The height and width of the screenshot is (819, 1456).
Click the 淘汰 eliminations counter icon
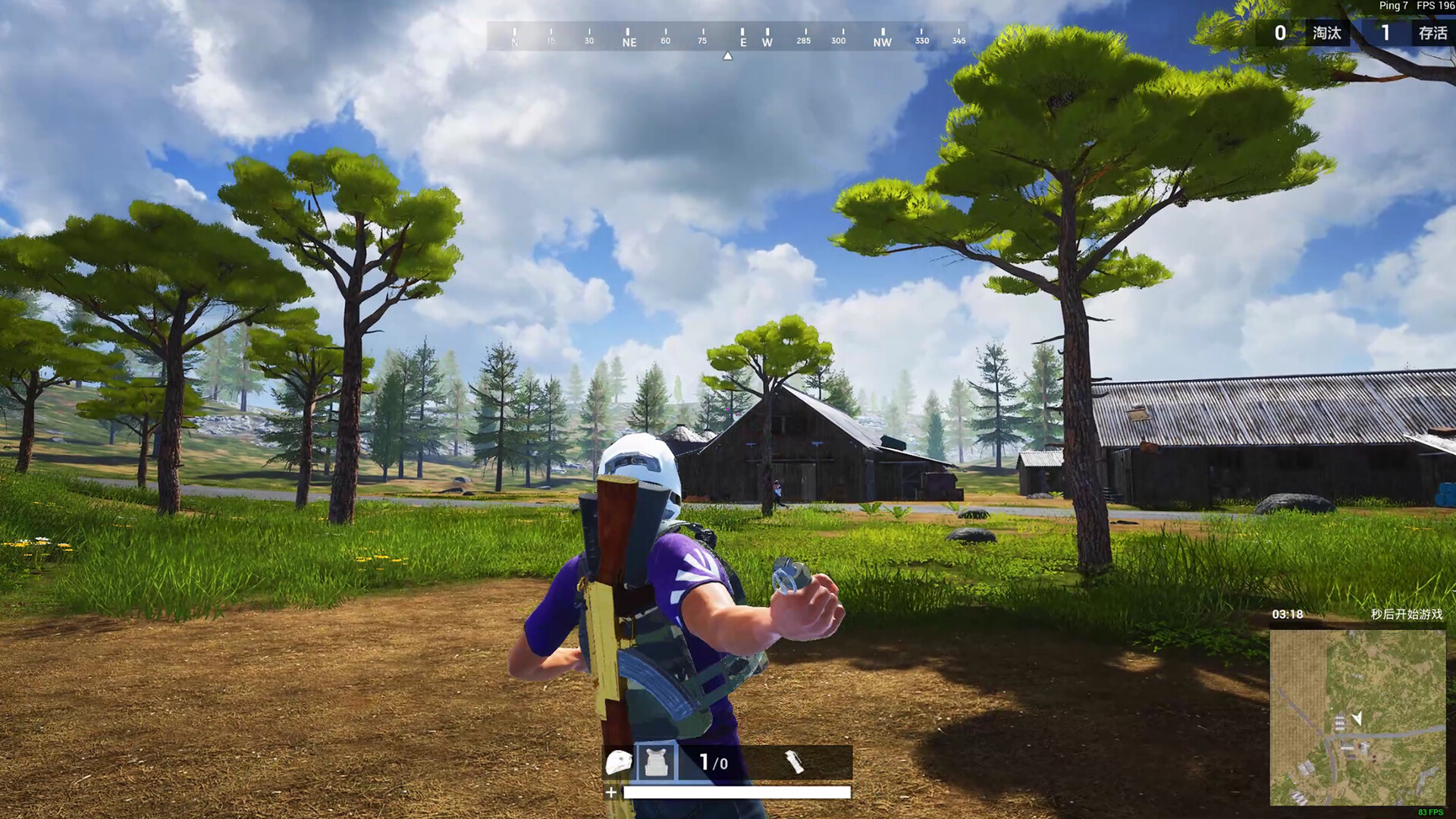(x=1328, y=33)
